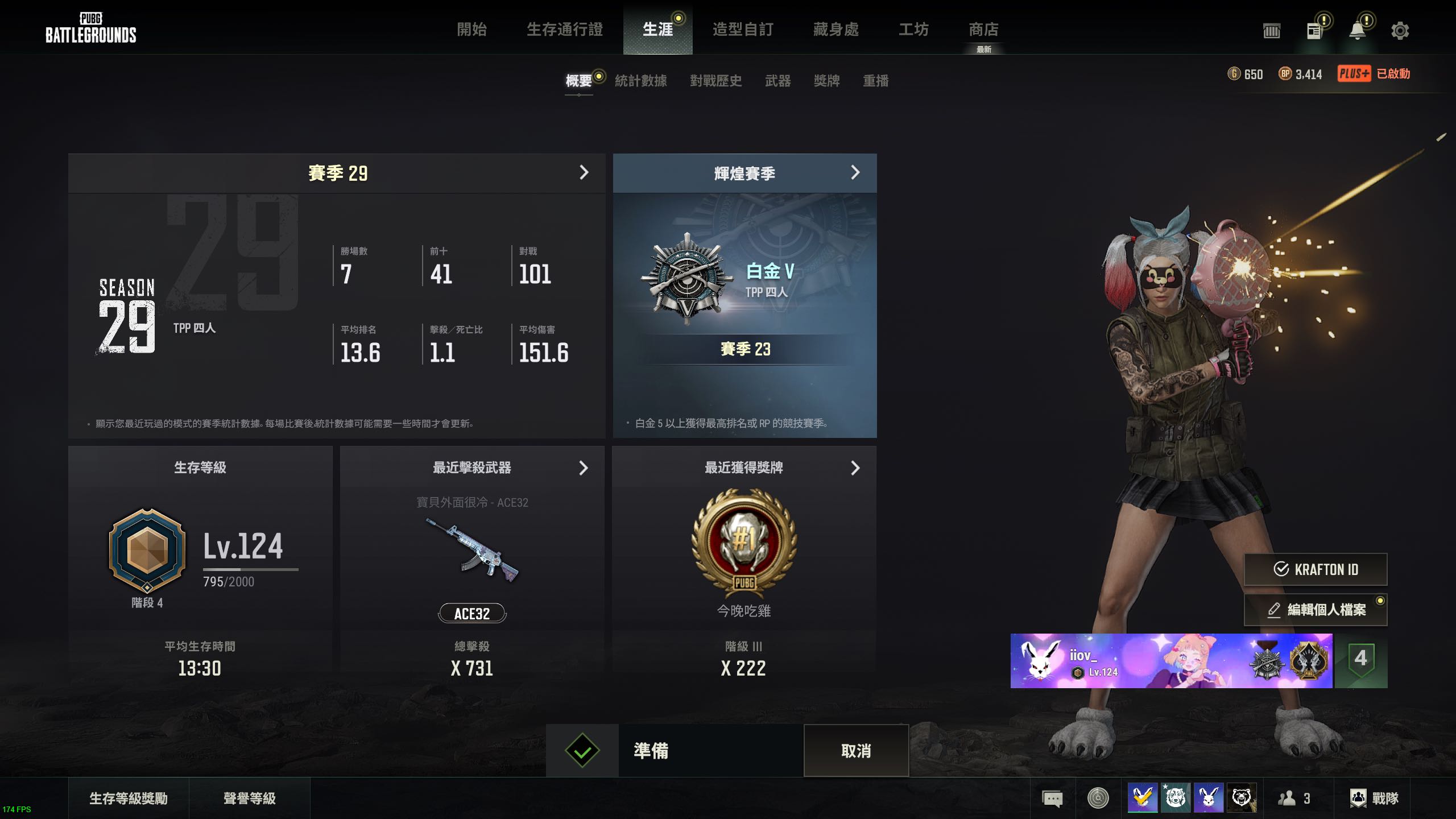Go to the 商店 store tab

[x=983, y=30]
